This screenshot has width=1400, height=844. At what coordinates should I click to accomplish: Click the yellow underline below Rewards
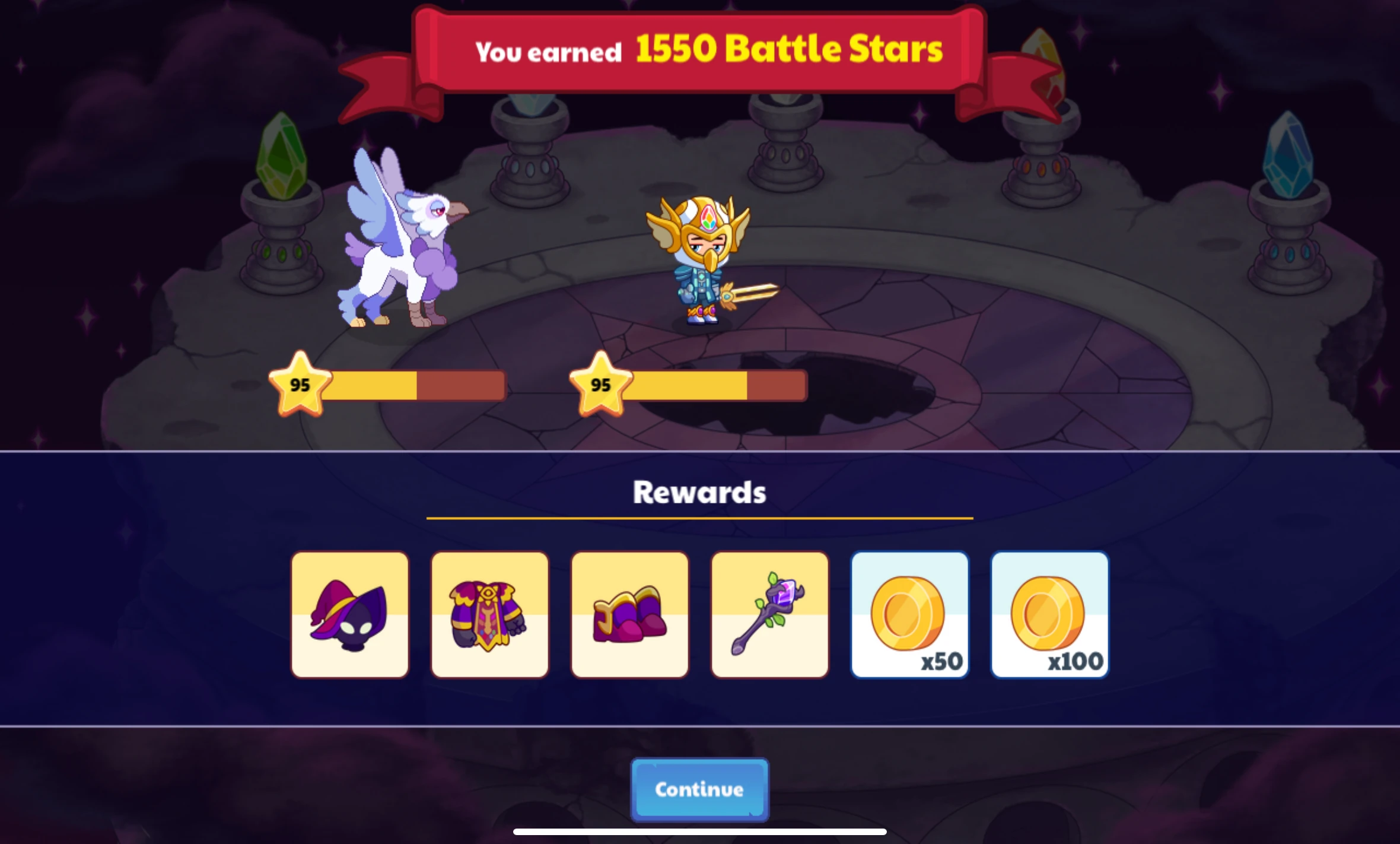coord(699,519)
